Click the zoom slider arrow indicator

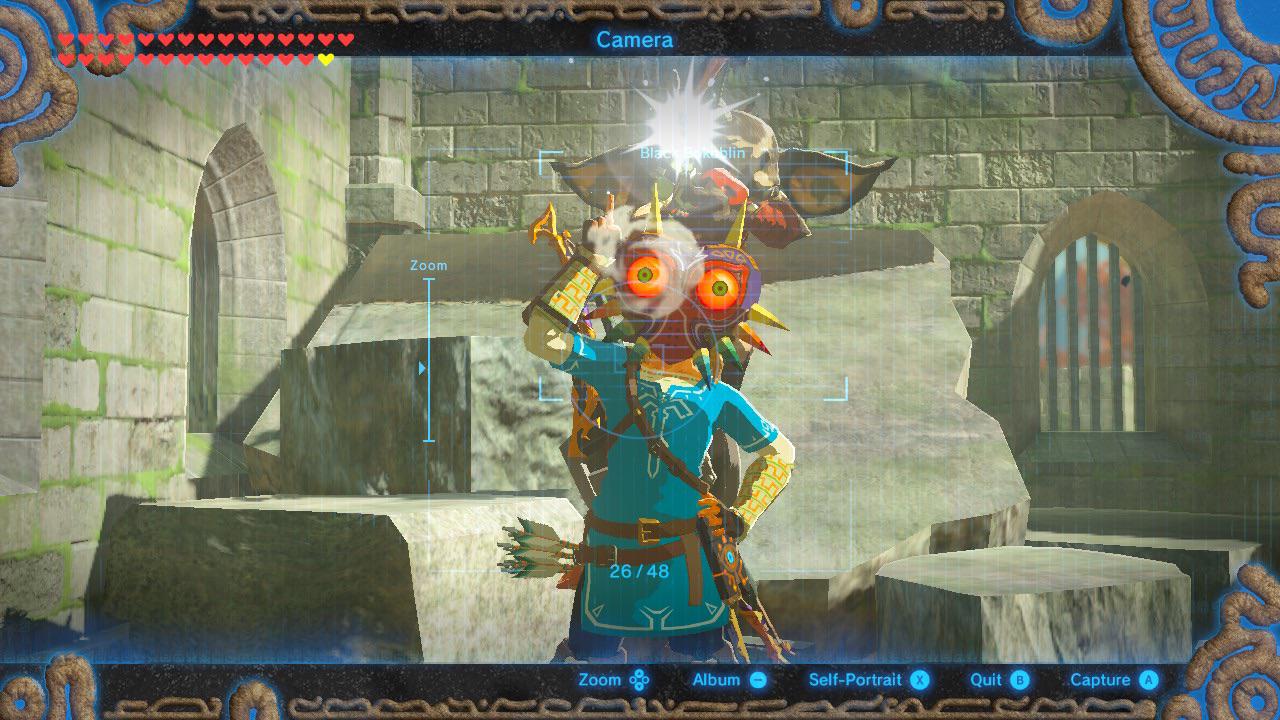click(423, 367)
